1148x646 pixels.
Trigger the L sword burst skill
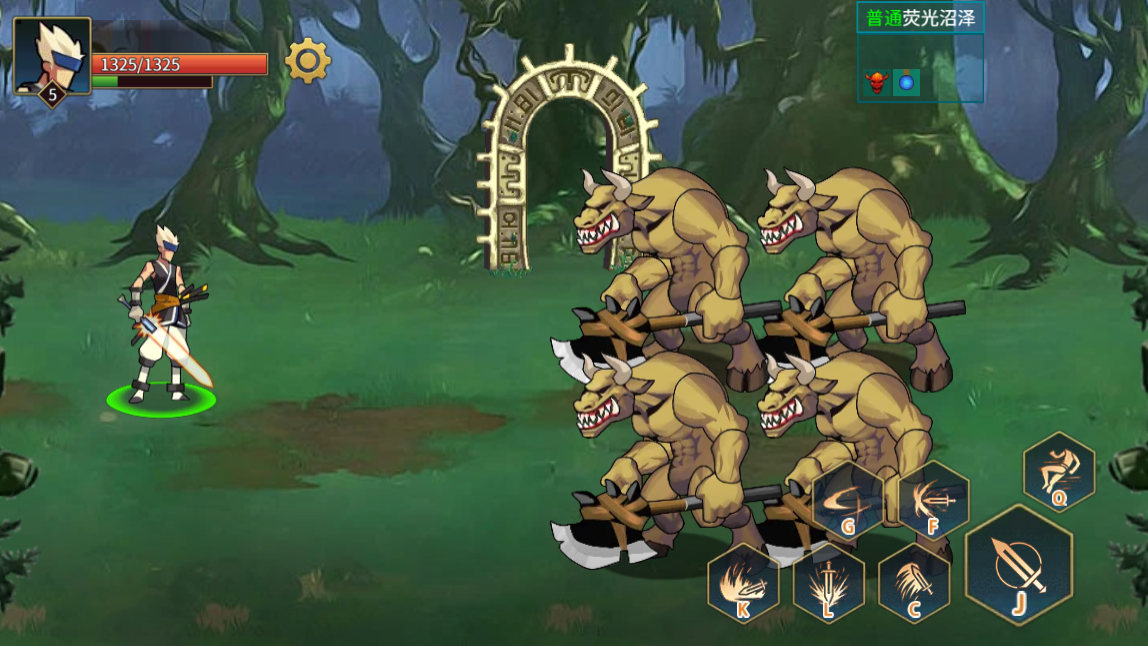(x=828, y=584)
